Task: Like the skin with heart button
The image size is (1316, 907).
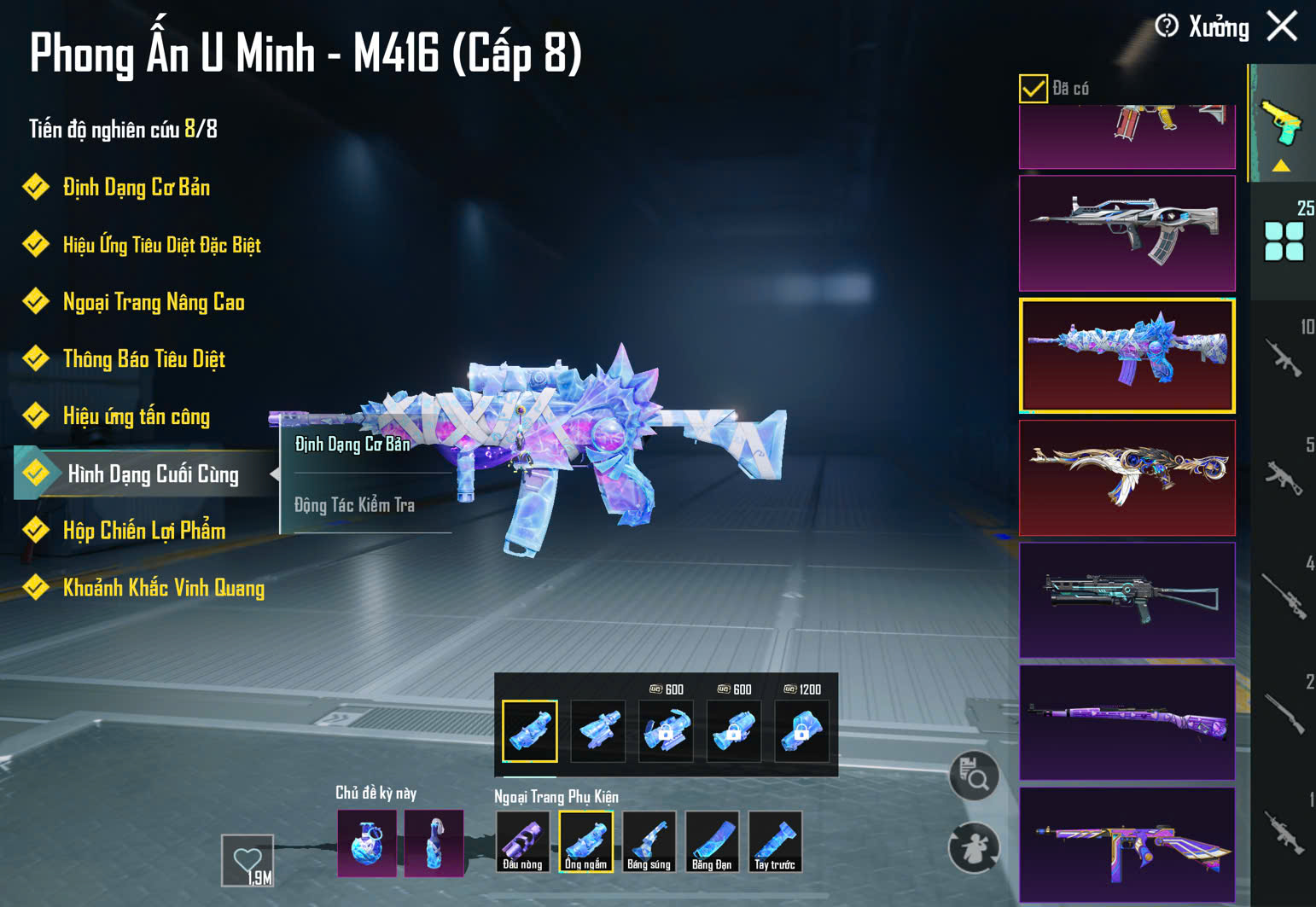Action: [x=247, y=860]
